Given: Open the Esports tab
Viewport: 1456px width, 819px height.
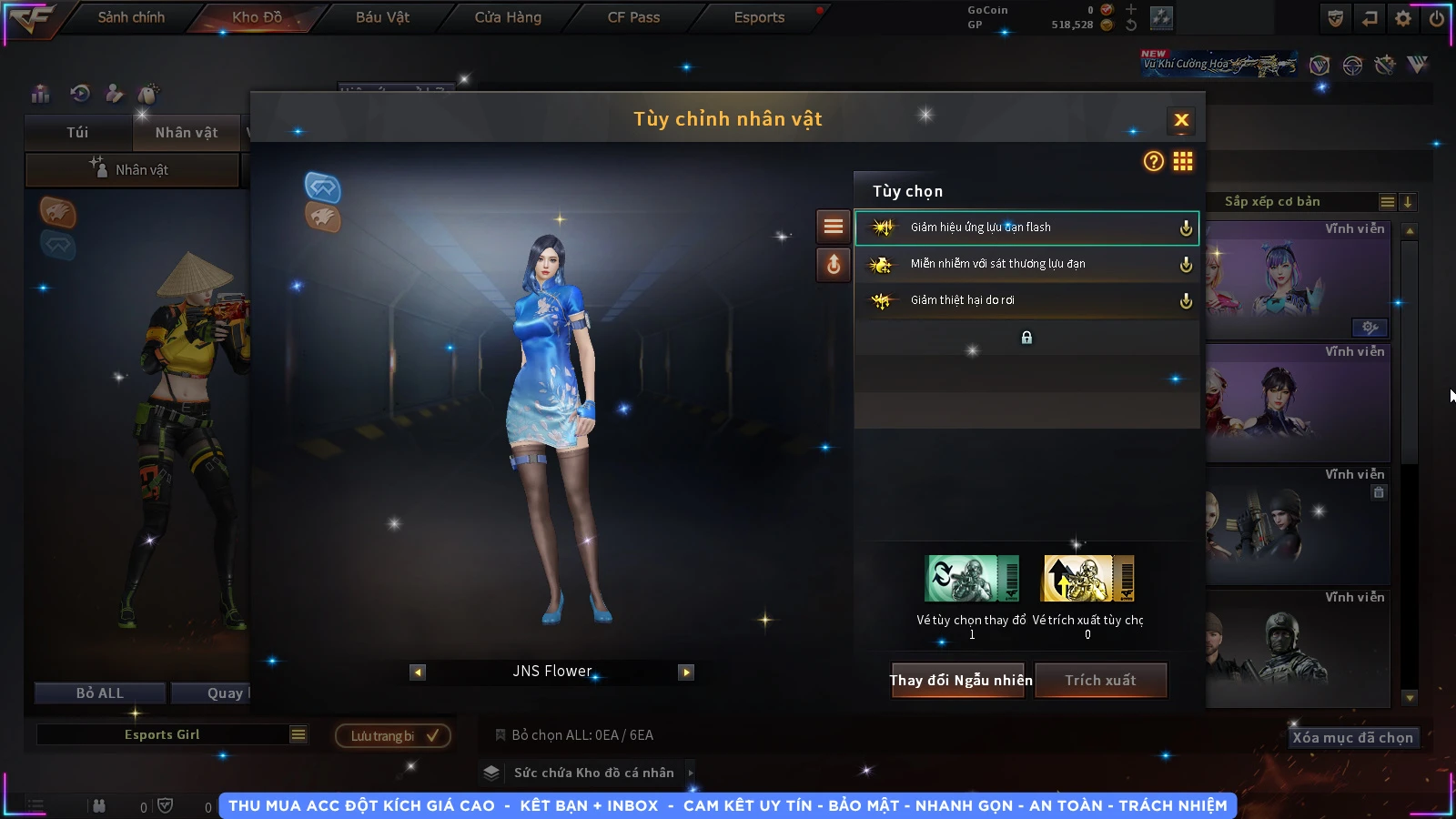Looking at the screenshot, I should coord(759,17).
